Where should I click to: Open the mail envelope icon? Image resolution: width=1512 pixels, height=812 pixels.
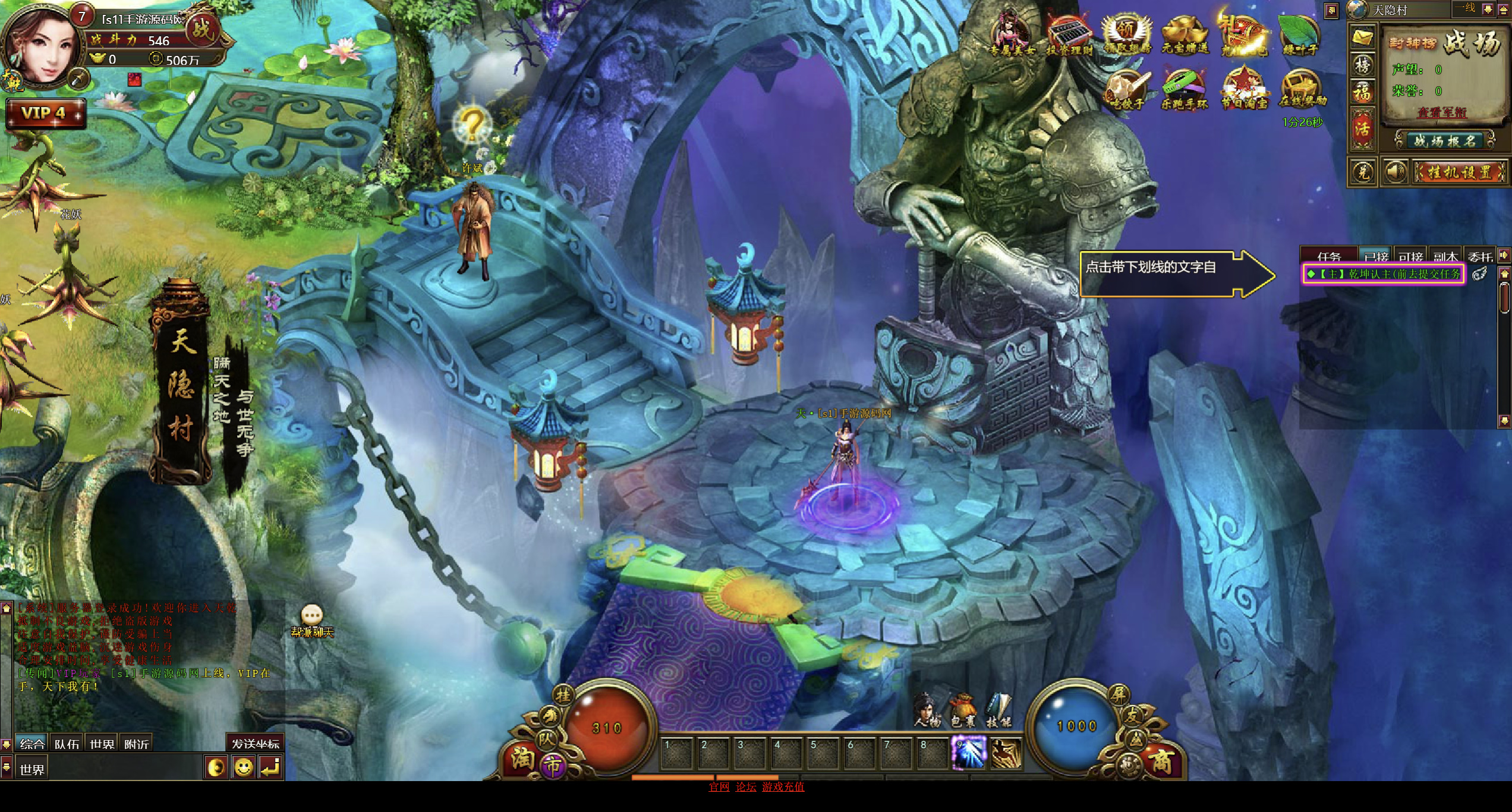tap(1362, 37)
